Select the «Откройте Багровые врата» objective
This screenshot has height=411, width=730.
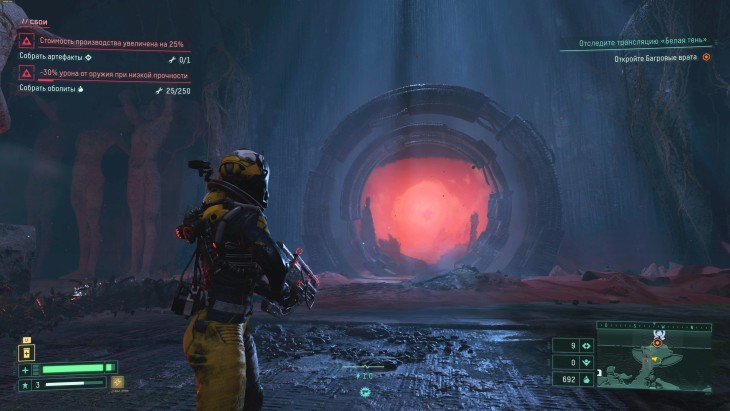click(656, 58)
